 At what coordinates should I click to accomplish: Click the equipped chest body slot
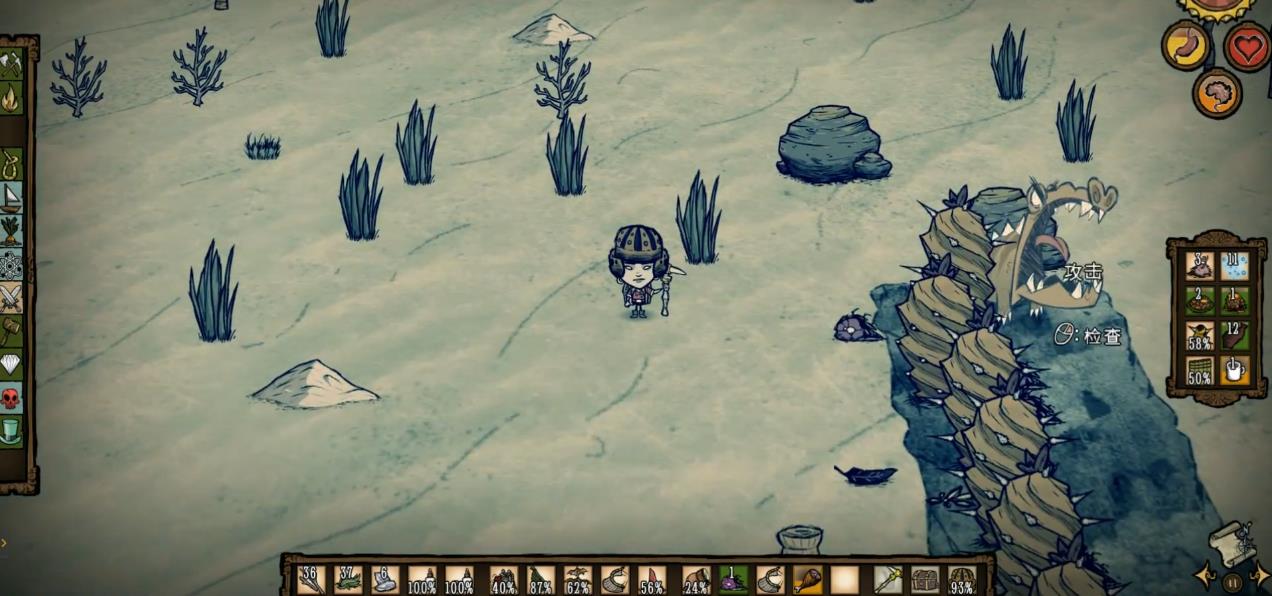(x=925, y=579)
